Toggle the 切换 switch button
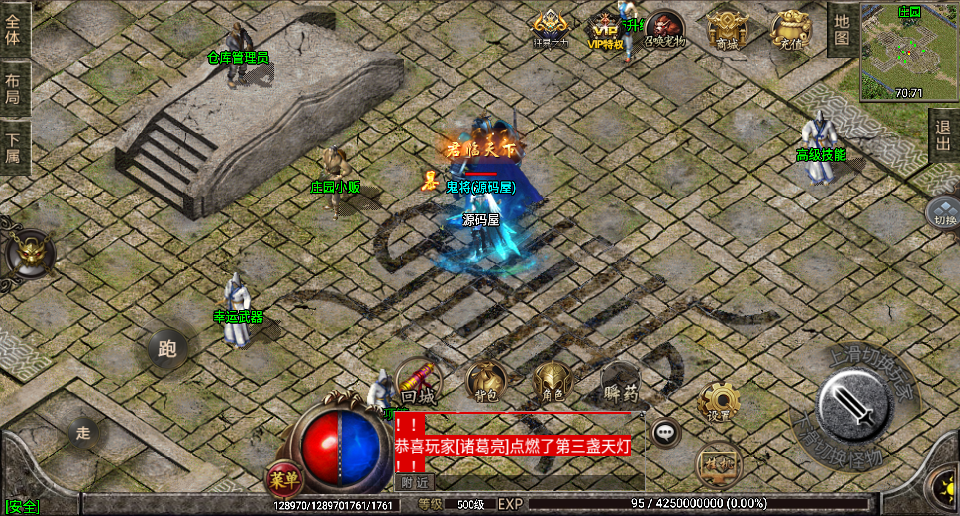The width and height of the screenshot is (960, 516). tap(943, 211)
